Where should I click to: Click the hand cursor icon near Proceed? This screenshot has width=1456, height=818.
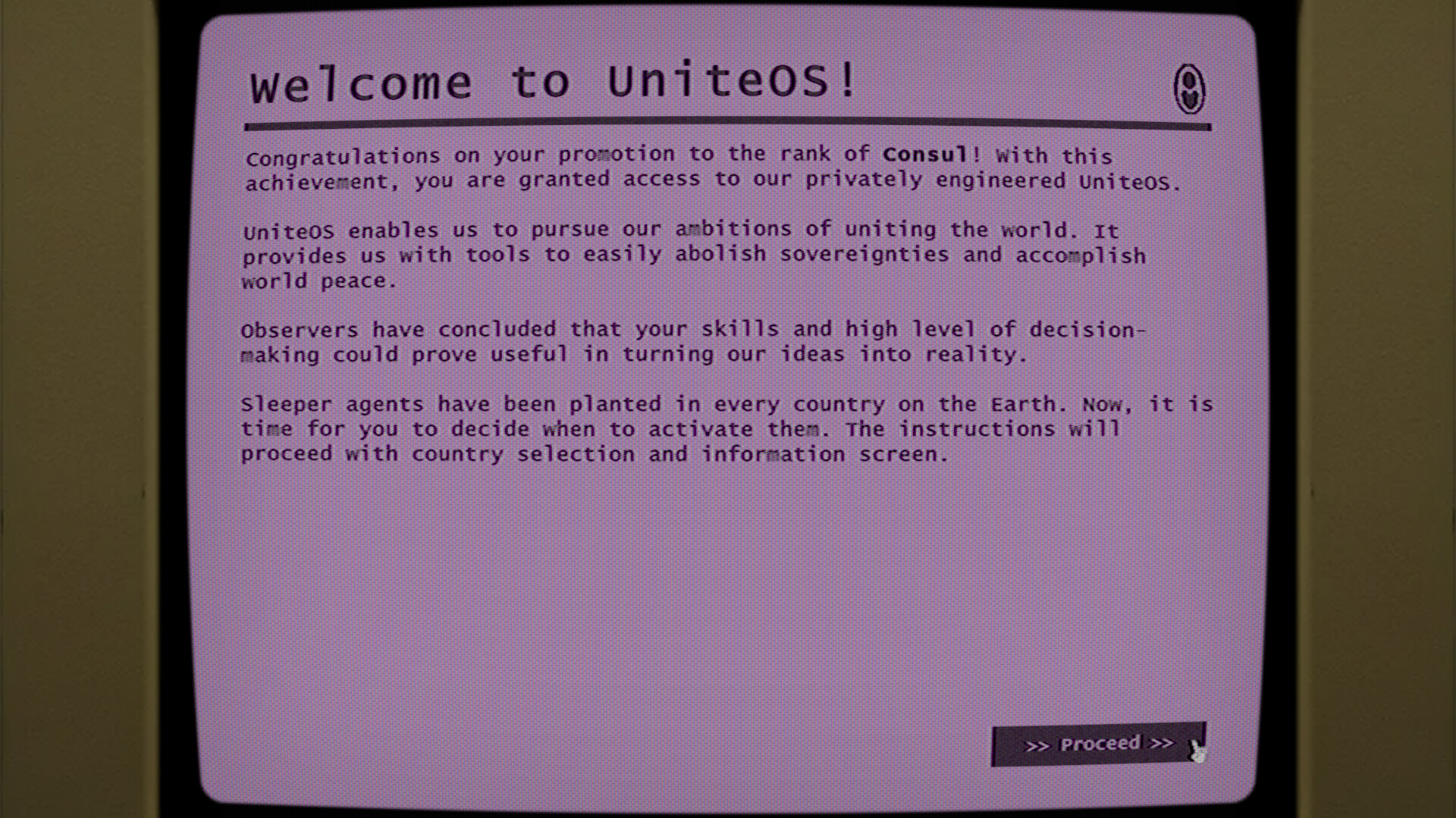tap(1197, 752)
